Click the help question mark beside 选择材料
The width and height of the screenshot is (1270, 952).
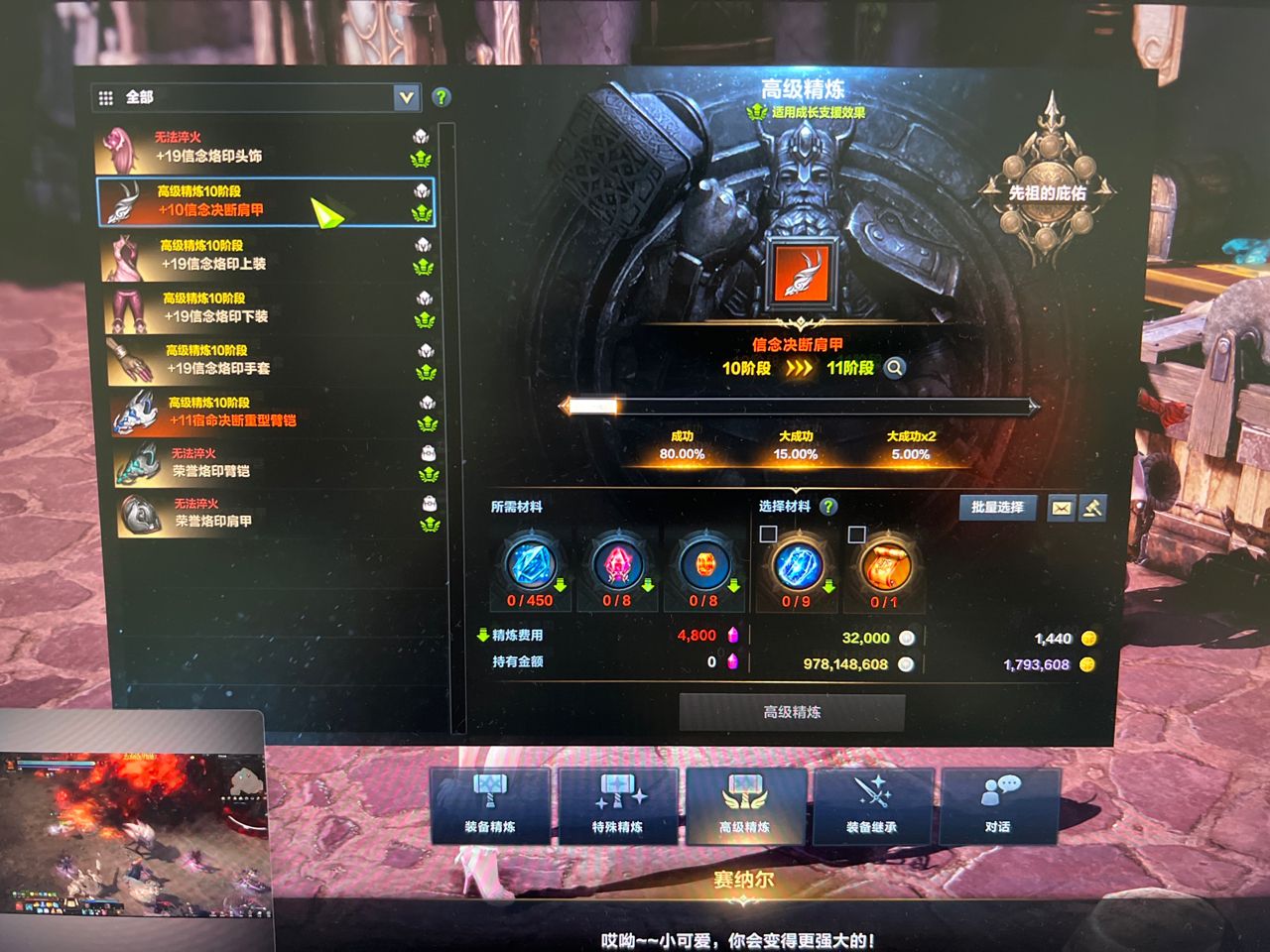[x=829, y=508]
